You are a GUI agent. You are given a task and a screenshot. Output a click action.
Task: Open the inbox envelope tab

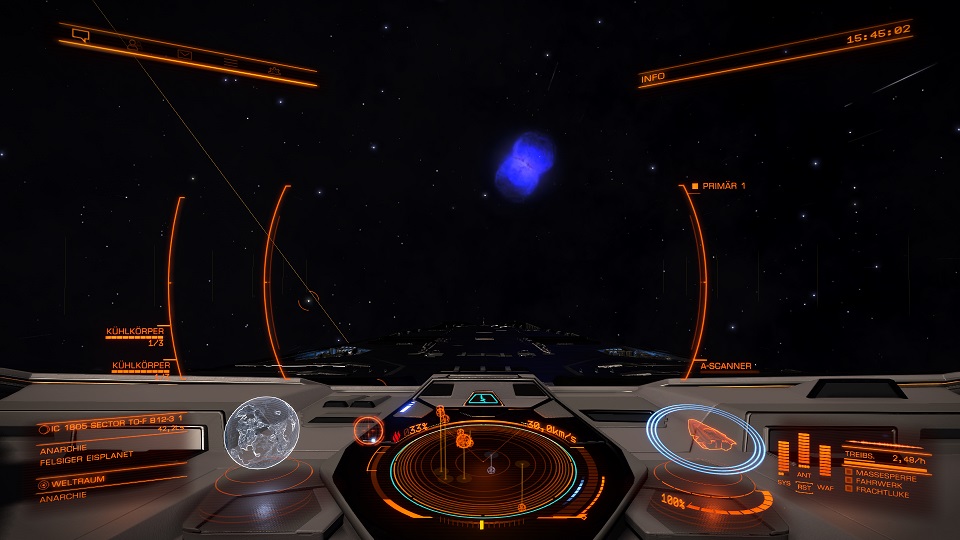tap(184, 54)
